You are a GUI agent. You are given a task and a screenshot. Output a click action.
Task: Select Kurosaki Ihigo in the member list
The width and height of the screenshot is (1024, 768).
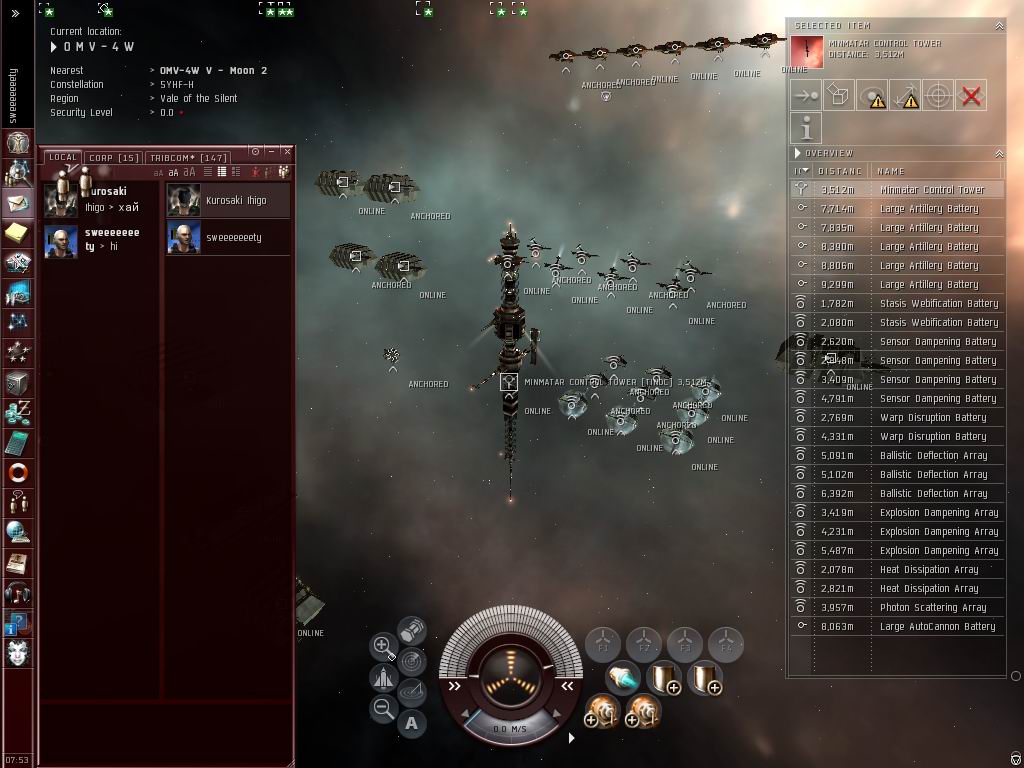[228, 201]
